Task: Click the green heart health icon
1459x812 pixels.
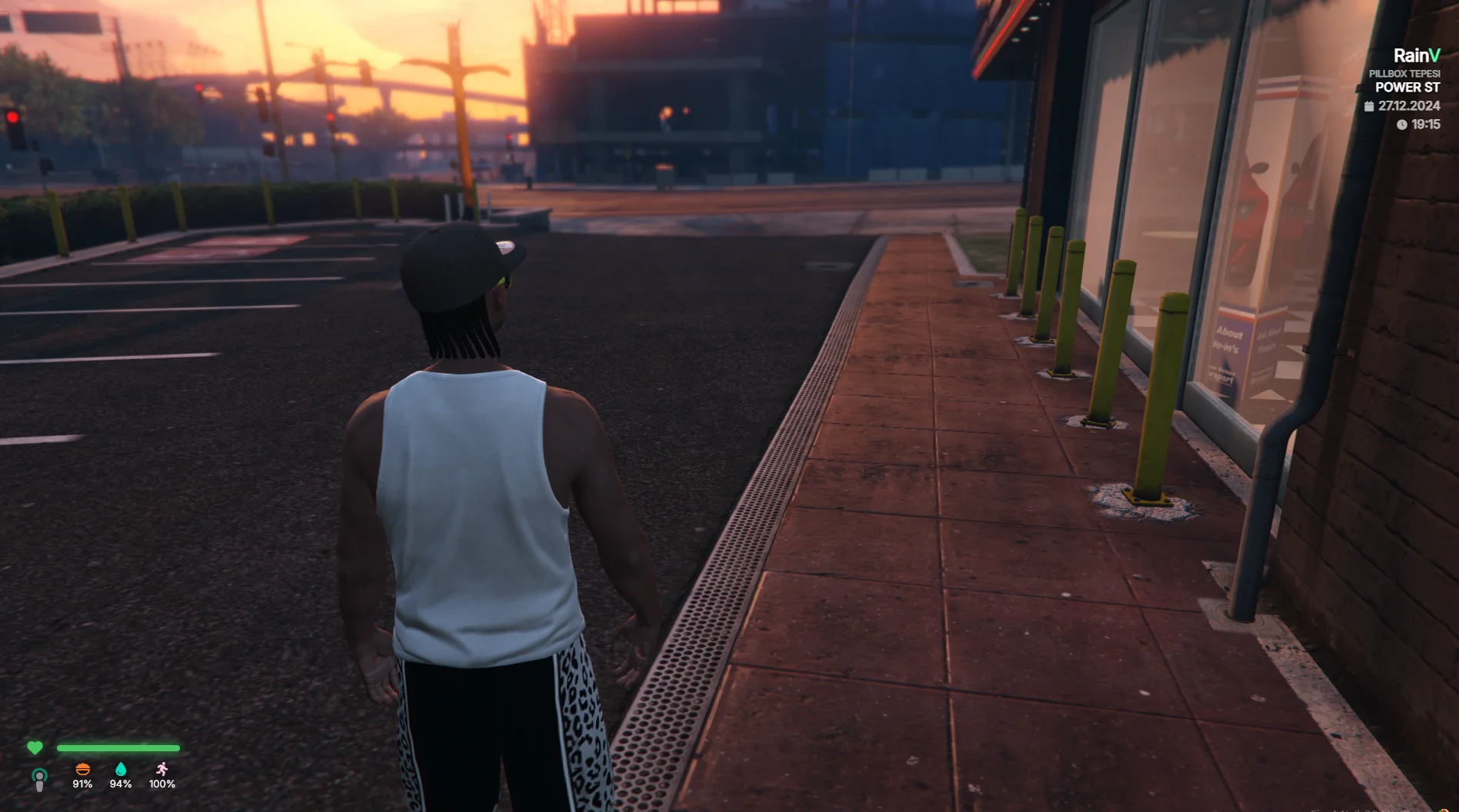Action: (35, 747)
